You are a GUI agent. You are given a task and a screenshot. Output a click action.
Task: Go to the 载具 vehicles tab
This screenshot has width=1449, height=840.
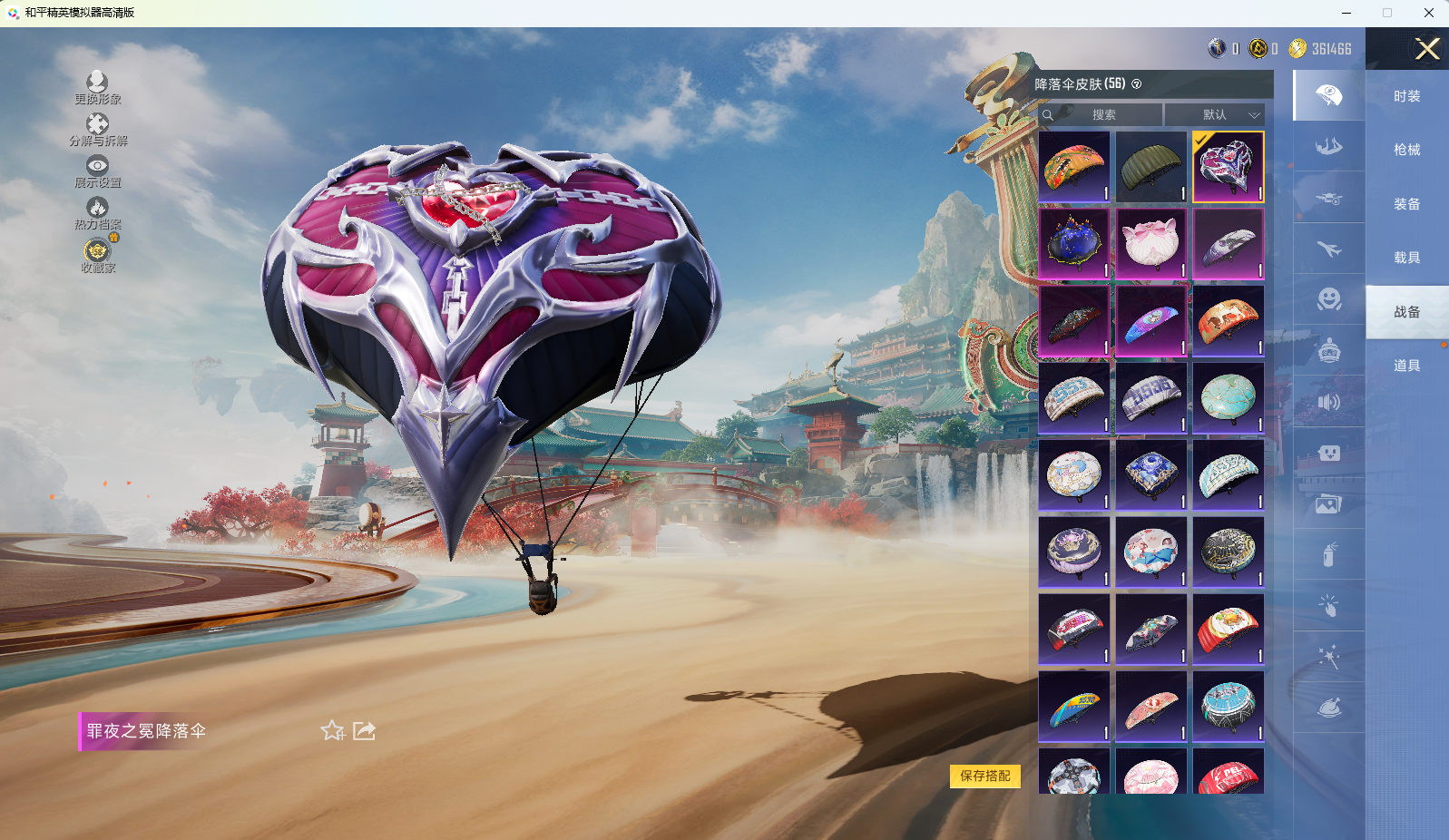1406,258
